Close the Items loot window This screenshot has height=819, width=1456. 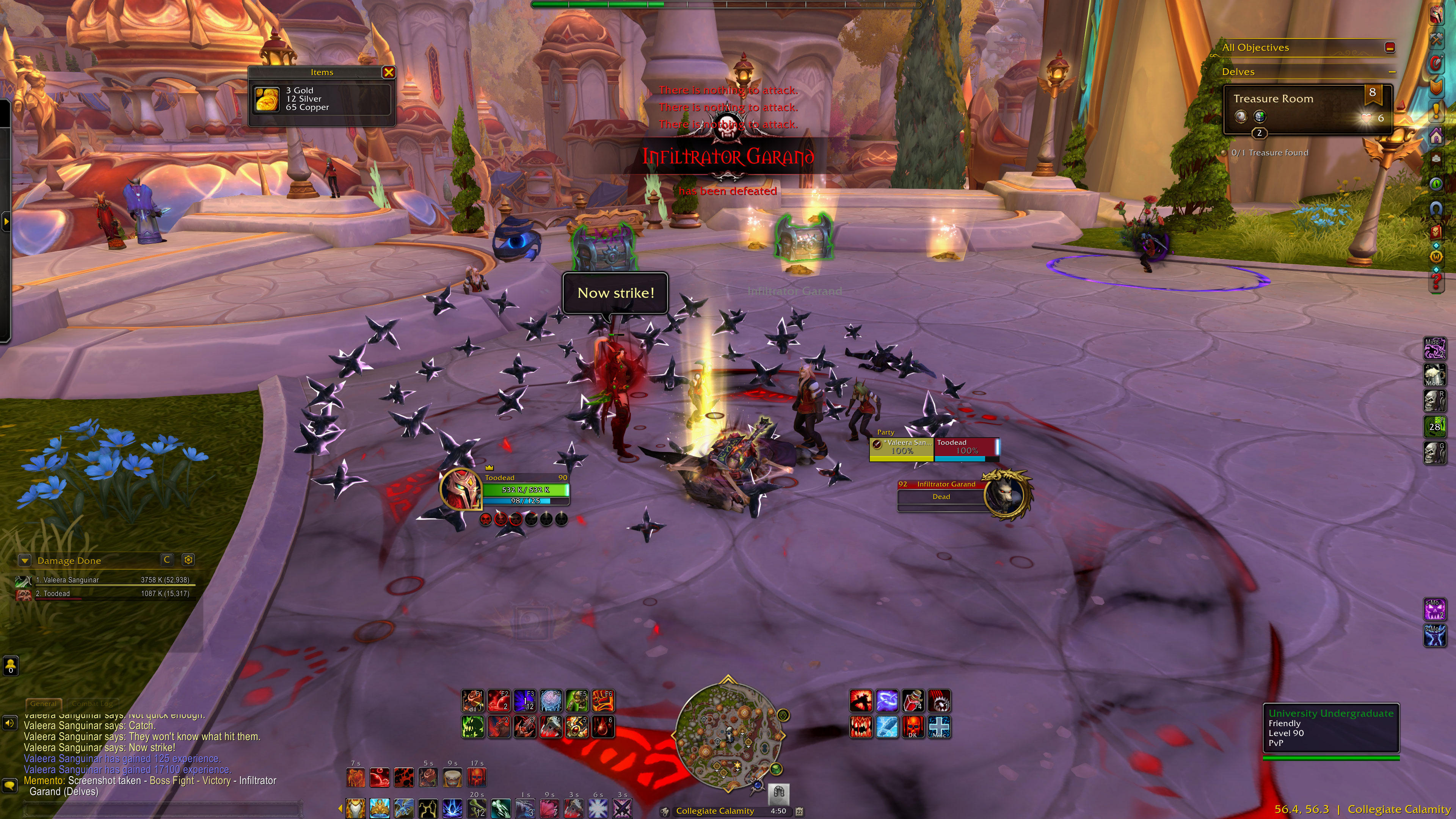[x=388, y=72]
